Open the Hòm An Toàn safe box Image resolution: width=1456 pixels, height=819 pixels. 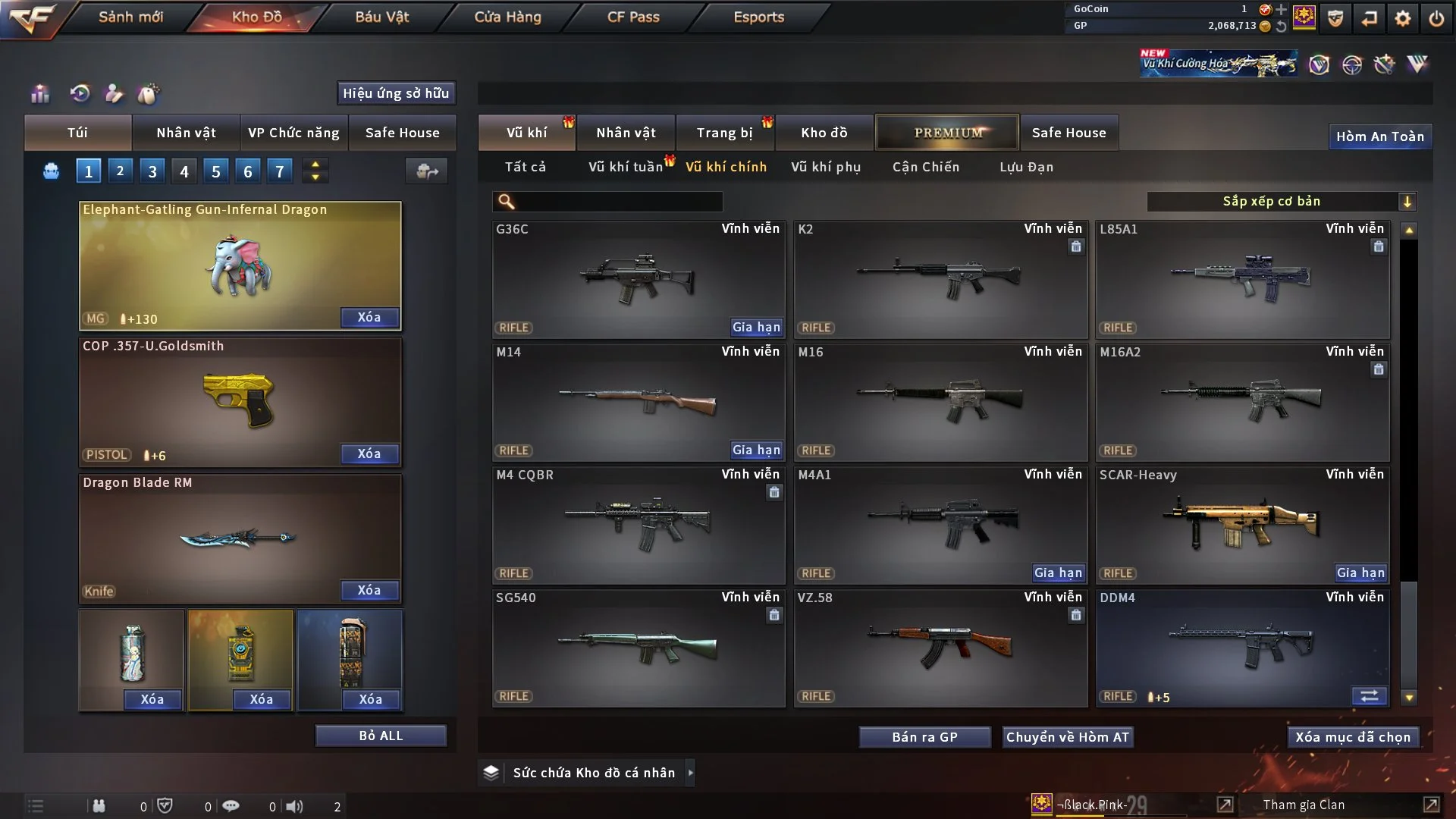[1379, 136]
